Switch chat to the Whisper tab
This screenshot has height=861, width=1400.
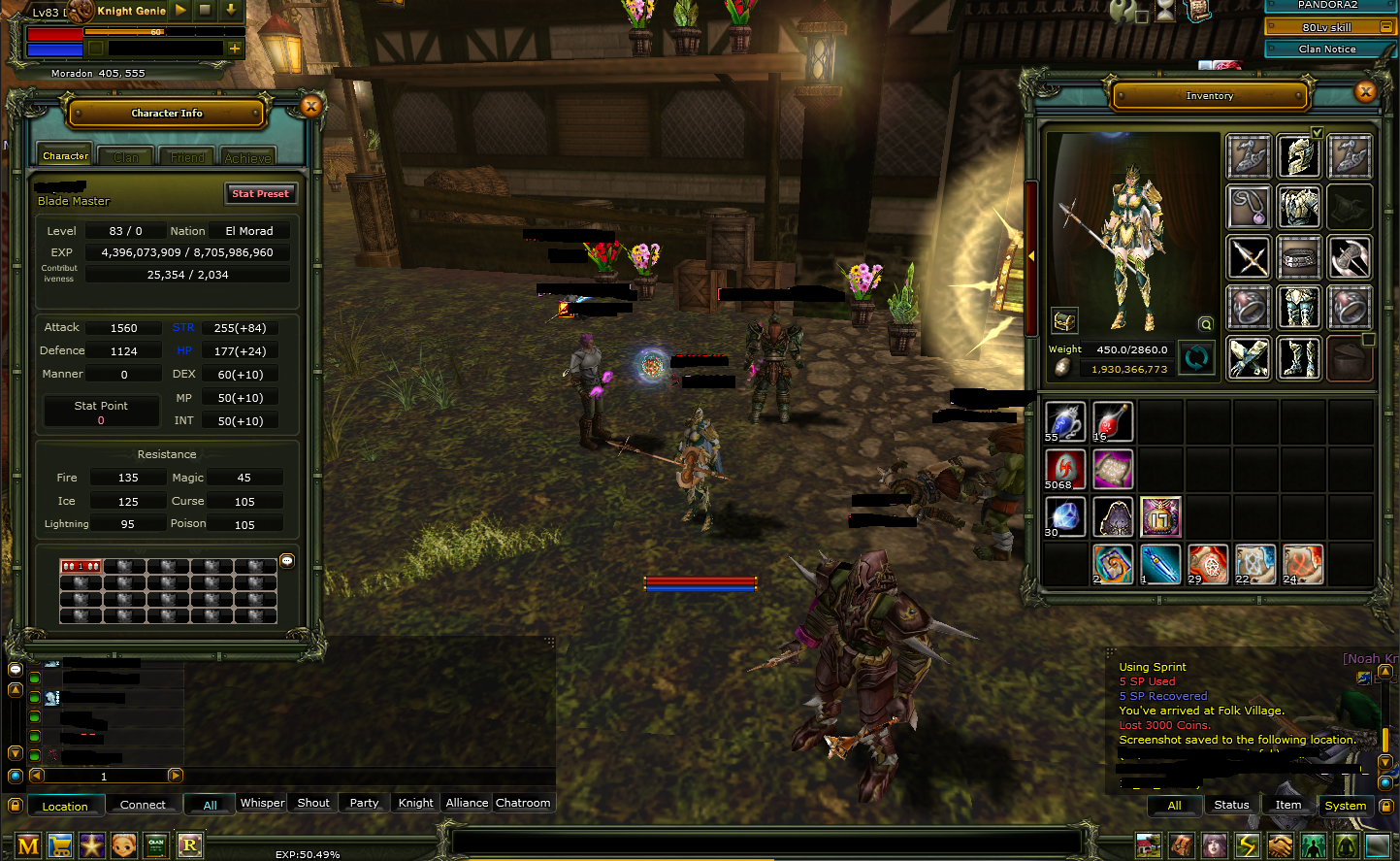262,803
